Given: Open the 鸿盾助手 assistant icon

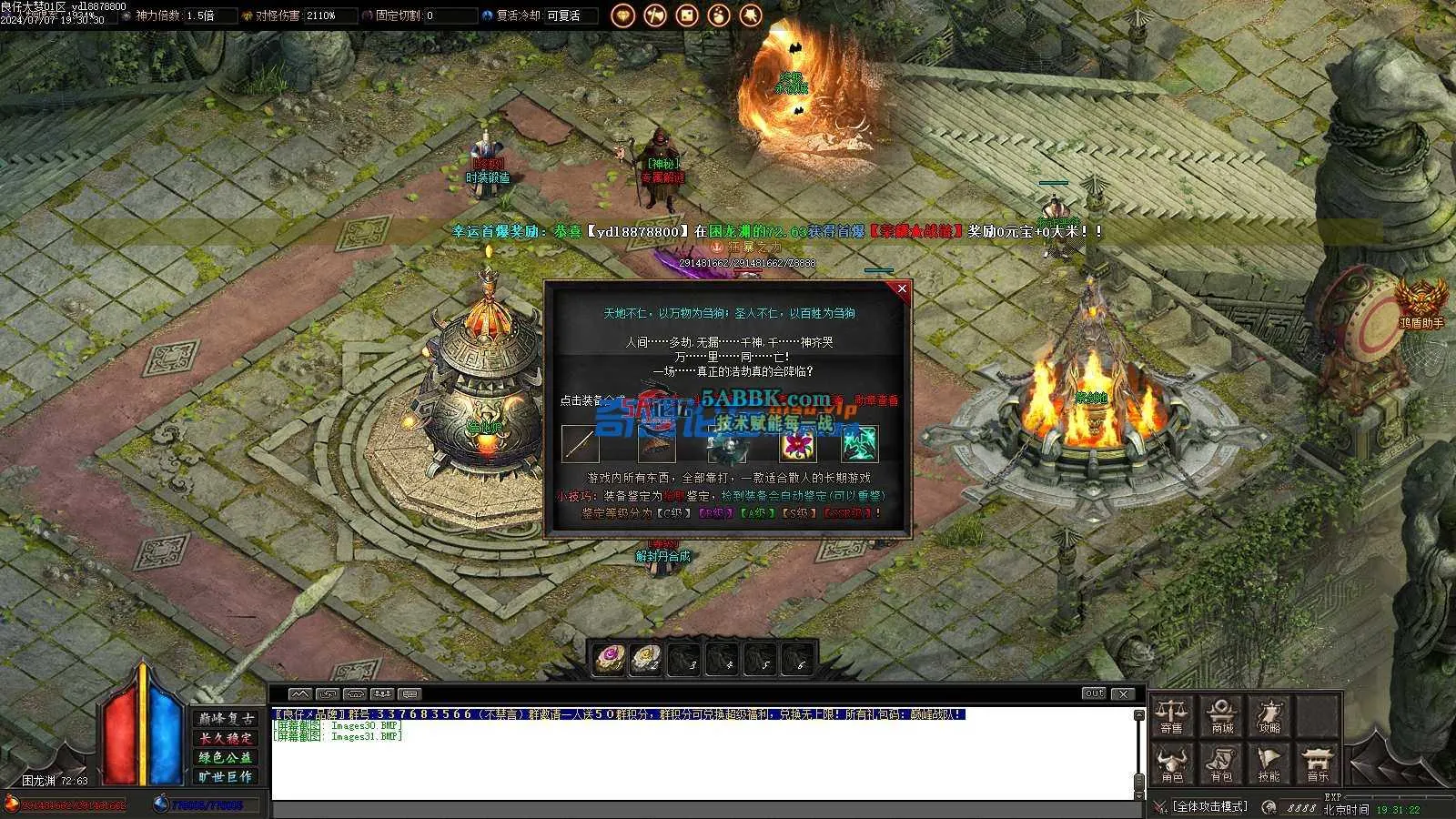Looking at the screenshot, I should 1421,301.
